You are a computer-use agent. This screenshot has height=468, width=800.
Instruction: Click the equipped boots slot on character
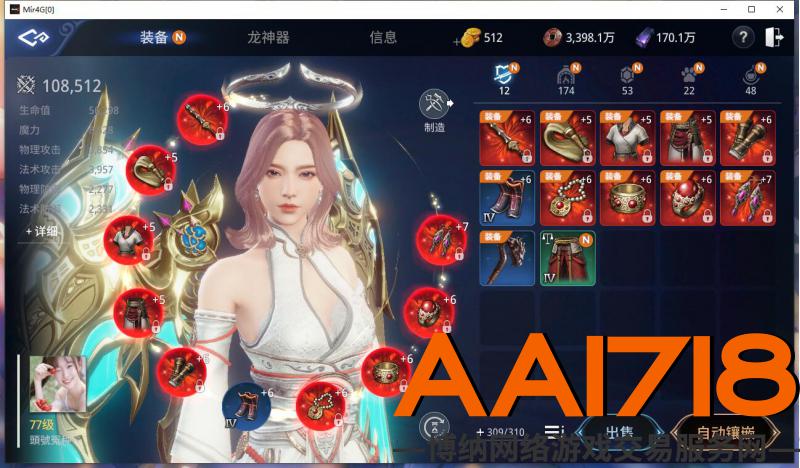[240, 405]
